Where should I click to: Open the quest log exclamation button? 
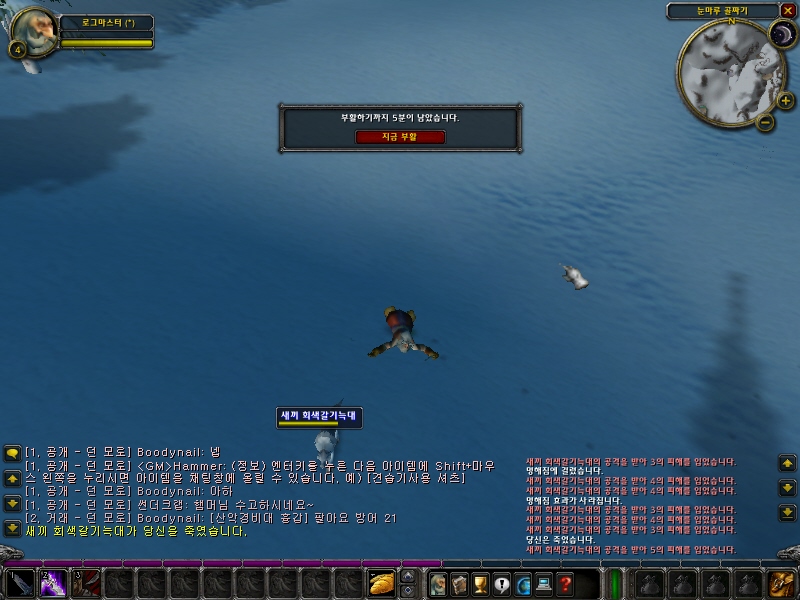(x=501, y=583)
